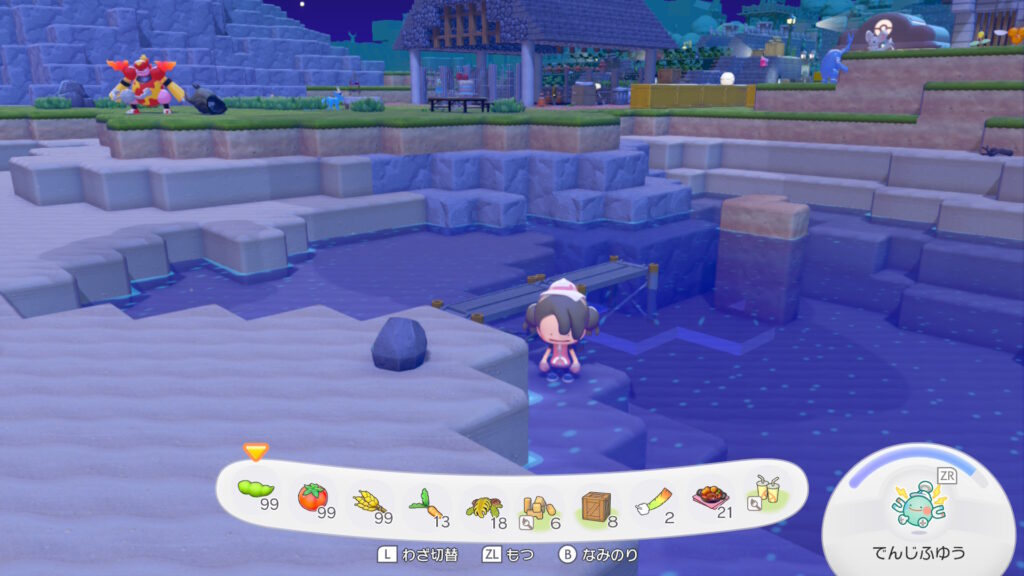The image size is (1024, 576).
Task: Select the leek slot showing 2
Action: (653, 502)
